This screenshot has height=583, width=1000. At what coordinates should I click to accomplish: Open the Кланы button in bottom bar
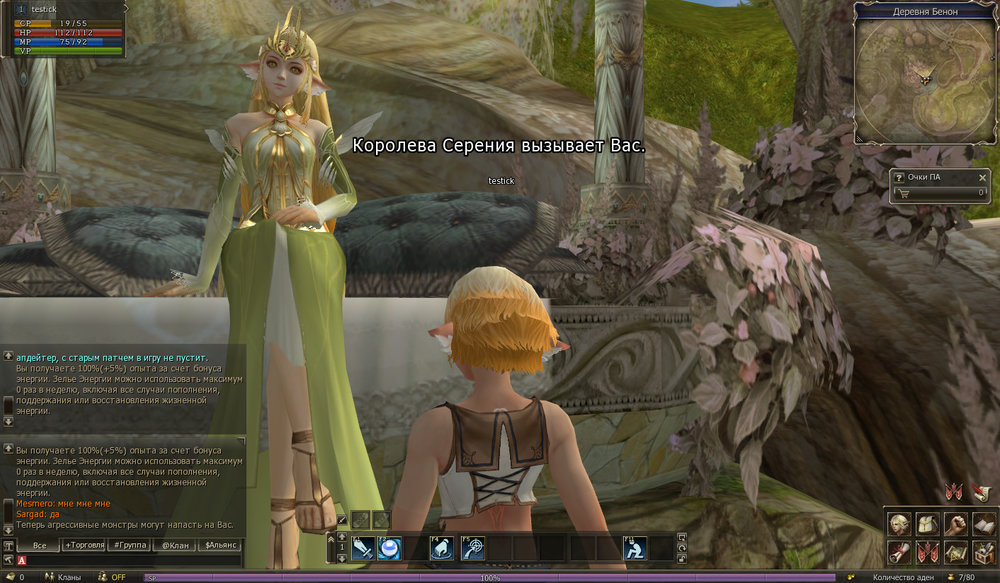(69, 577)
